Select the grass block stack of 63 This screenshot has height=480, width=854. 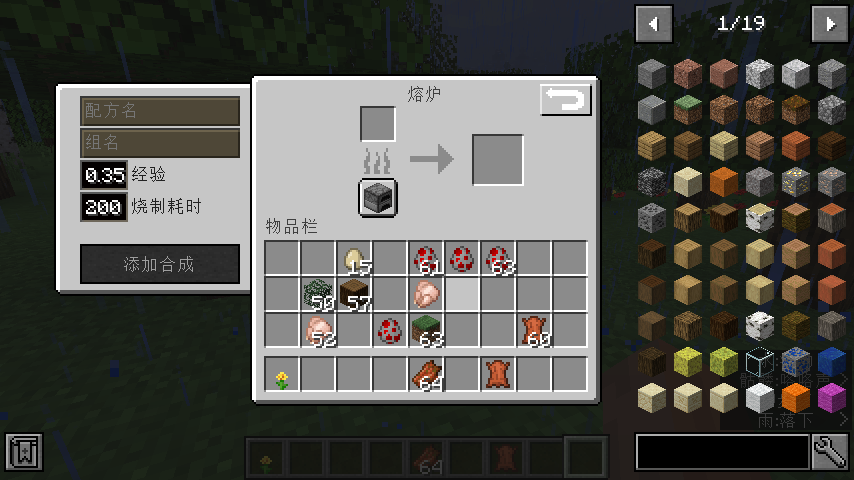[427, 331]
